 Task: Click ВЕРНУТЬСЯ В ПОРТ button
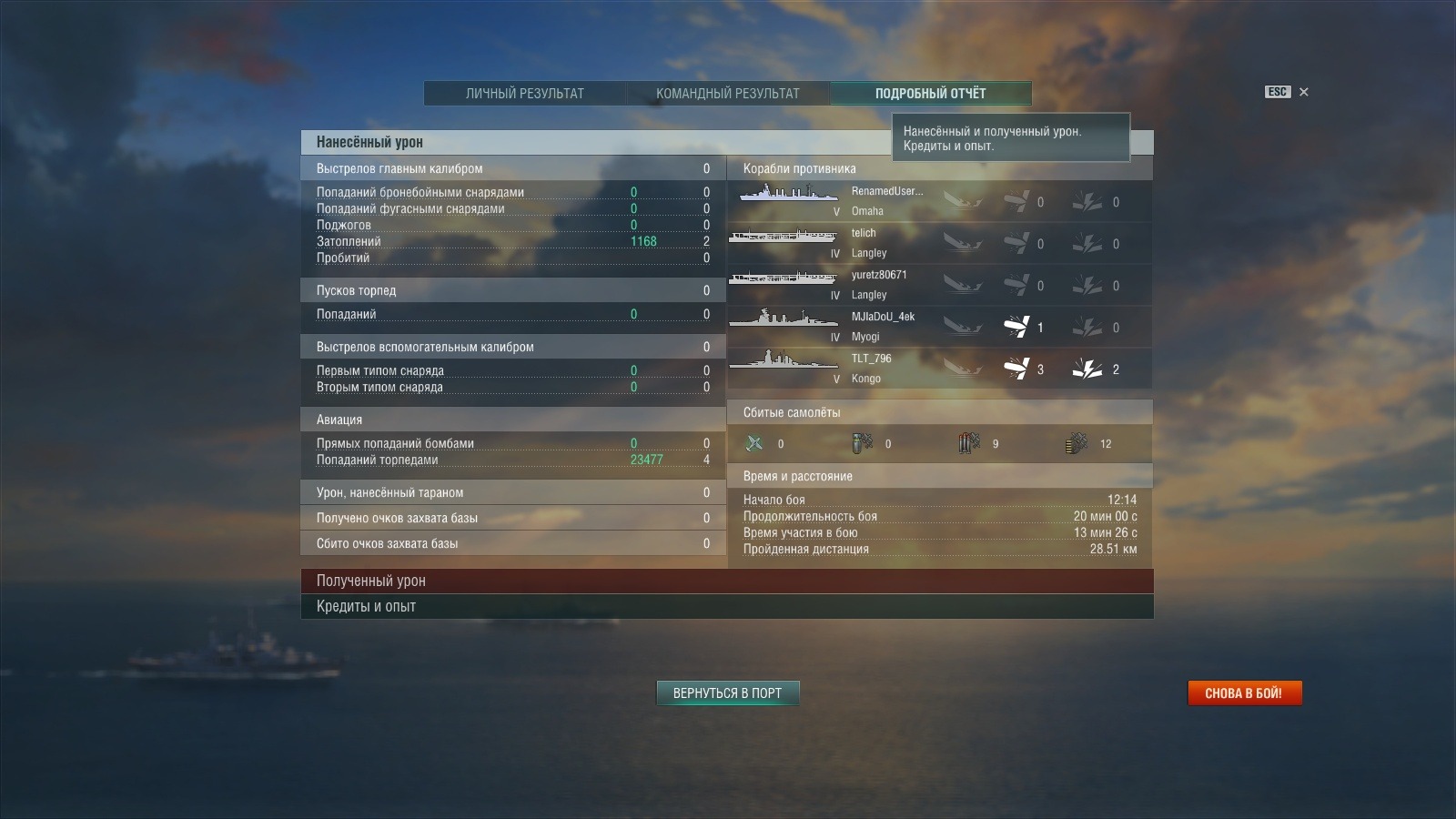tap(727, 693)
